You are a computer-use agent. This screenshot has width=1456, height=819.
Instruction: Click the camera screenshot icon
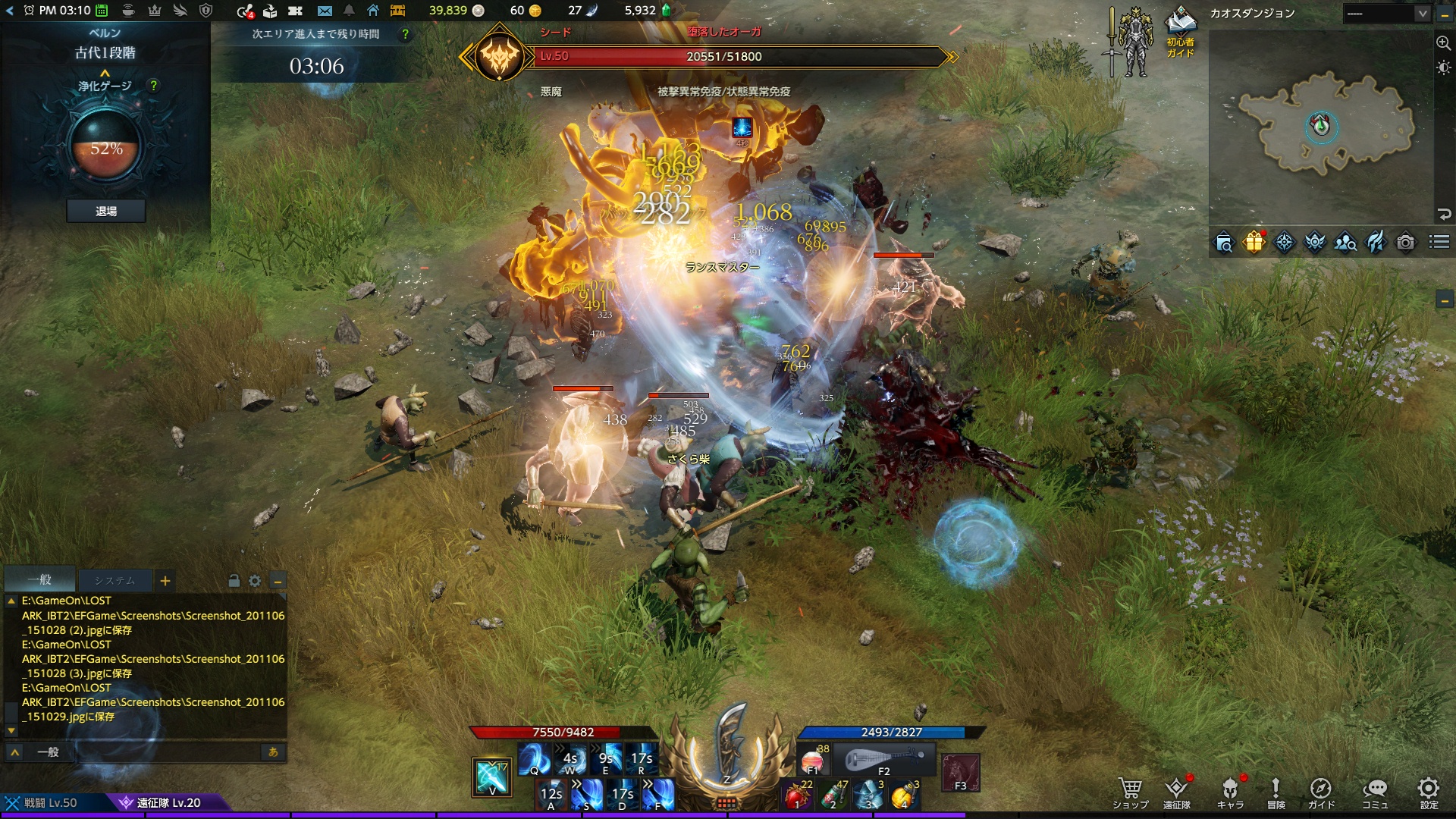coord(1405,242)
